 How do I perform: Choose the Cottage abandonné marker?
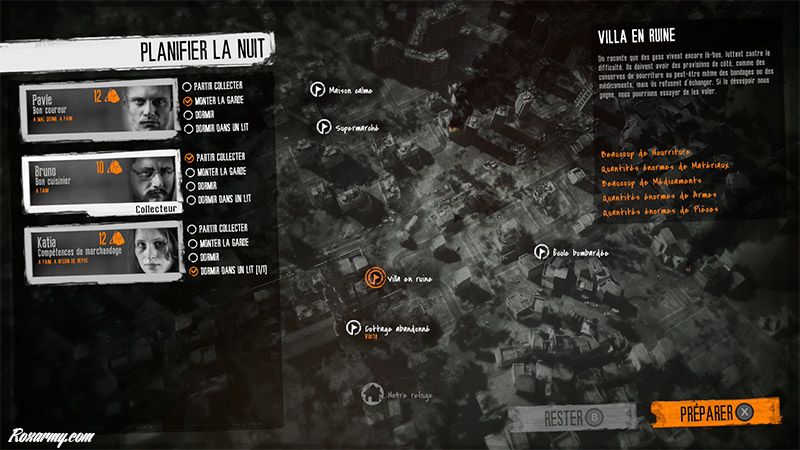click(x=353, y=327)
